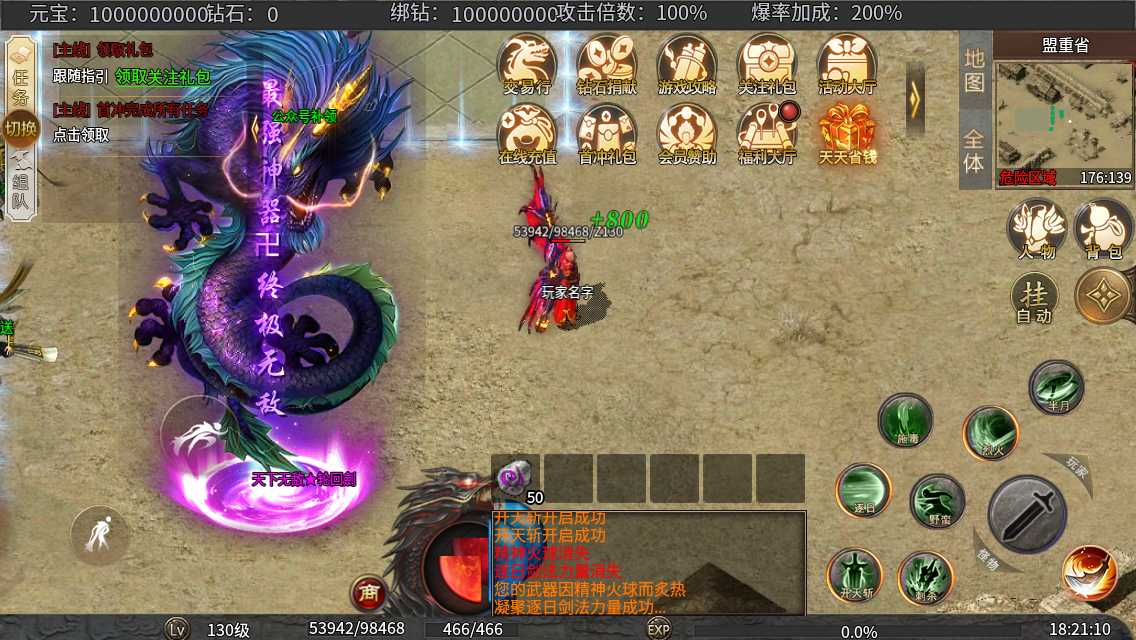Open the 活动大厅 activity hall

point(847,64)
